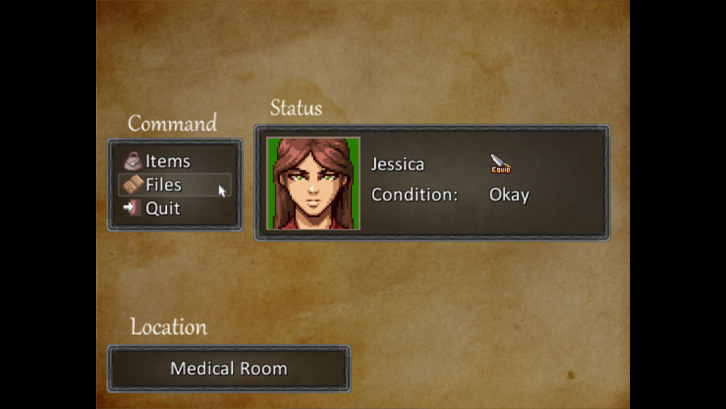The image size is (726, 409).
Task: Select Jessica's portrait in the Status panel
Action: pos(313,183)
